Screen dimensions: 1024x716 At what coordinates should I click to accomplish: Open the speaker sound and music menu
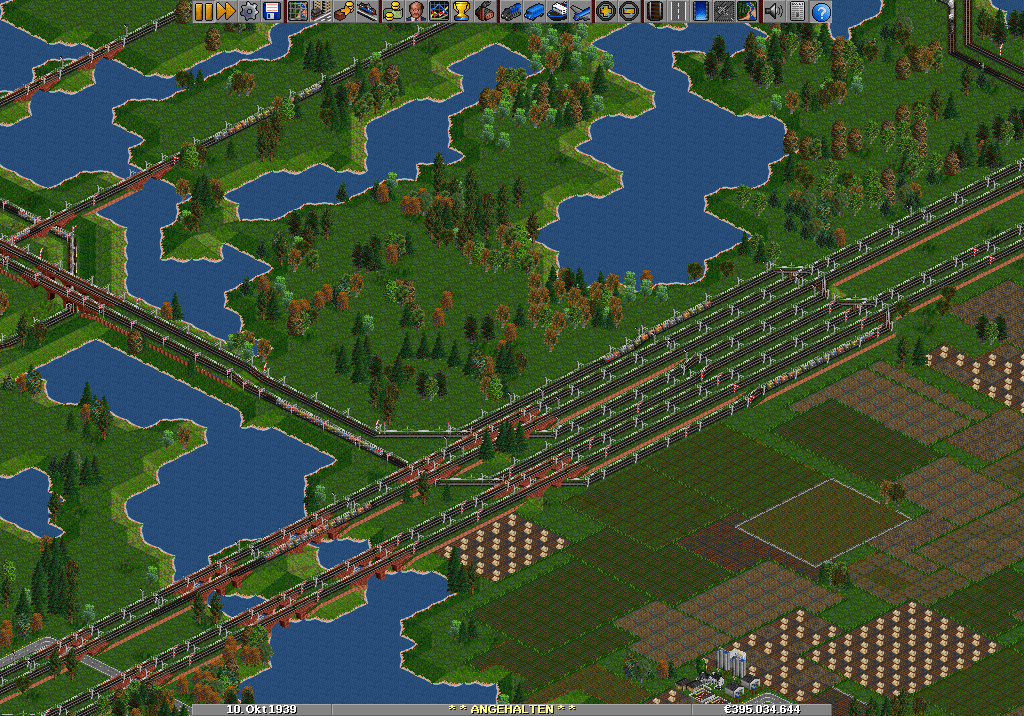pos(773,11)
